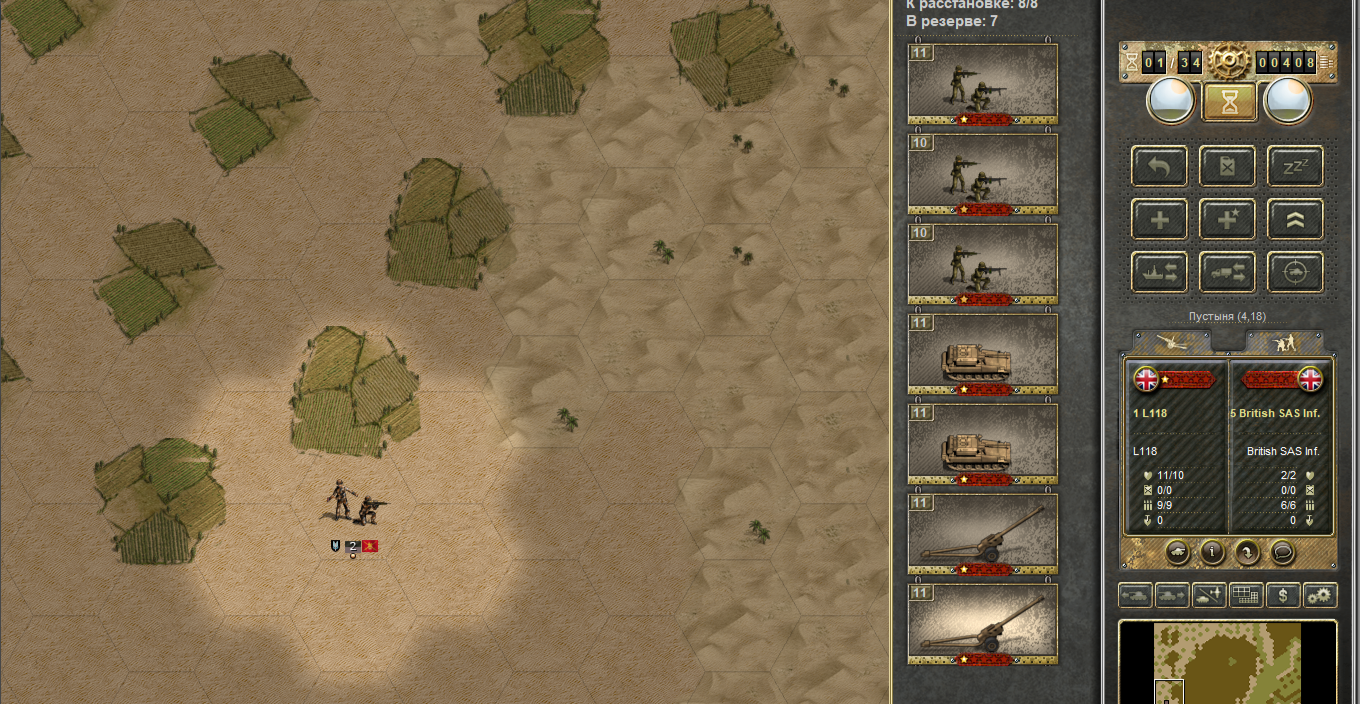Screen dimensions: 1360x704
Task: Embark the unit using the ship button
Action: (x=1159, y=270)
